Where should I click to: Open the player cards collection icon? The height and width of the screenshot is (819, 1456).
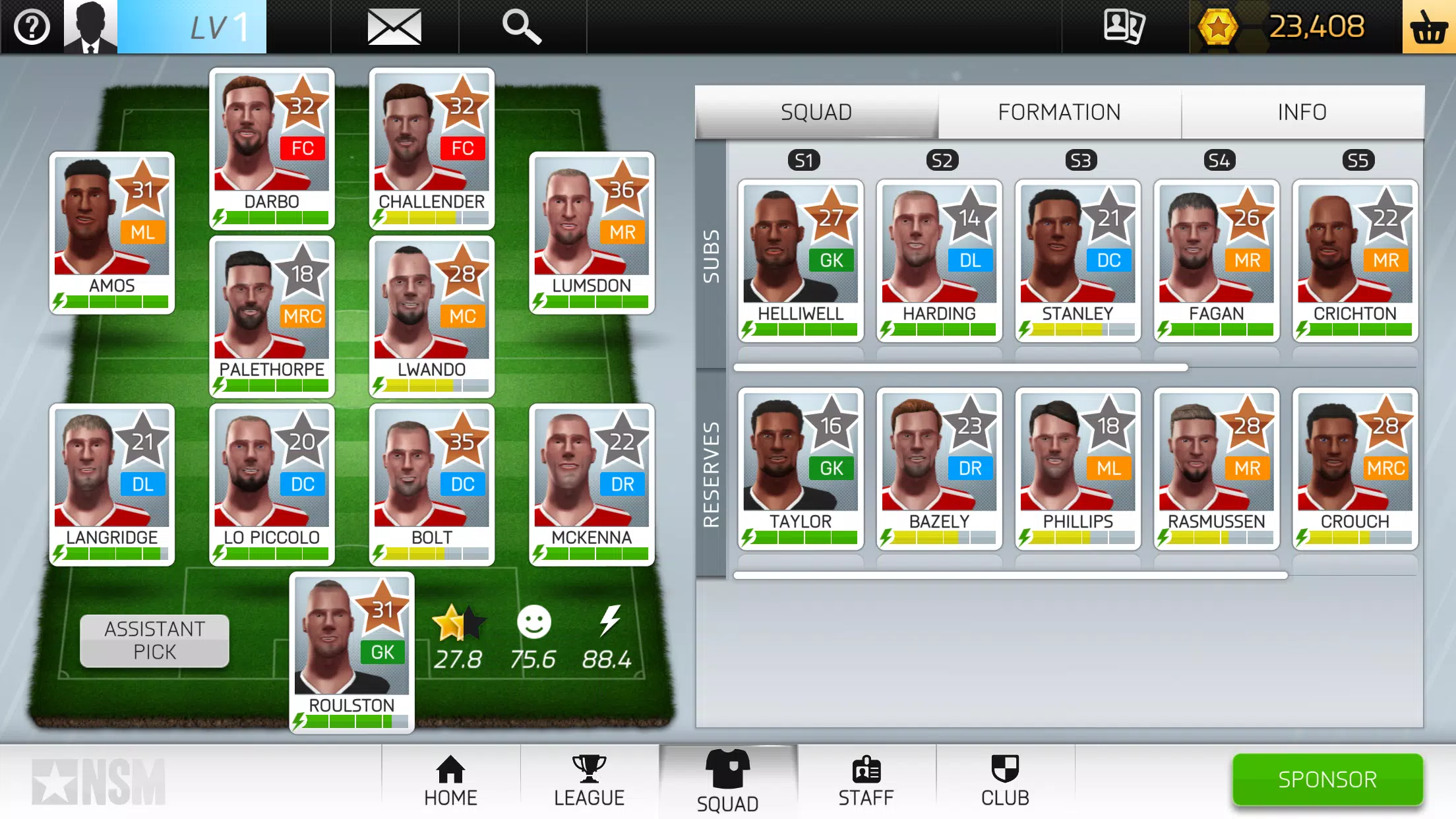point(1124,26)
